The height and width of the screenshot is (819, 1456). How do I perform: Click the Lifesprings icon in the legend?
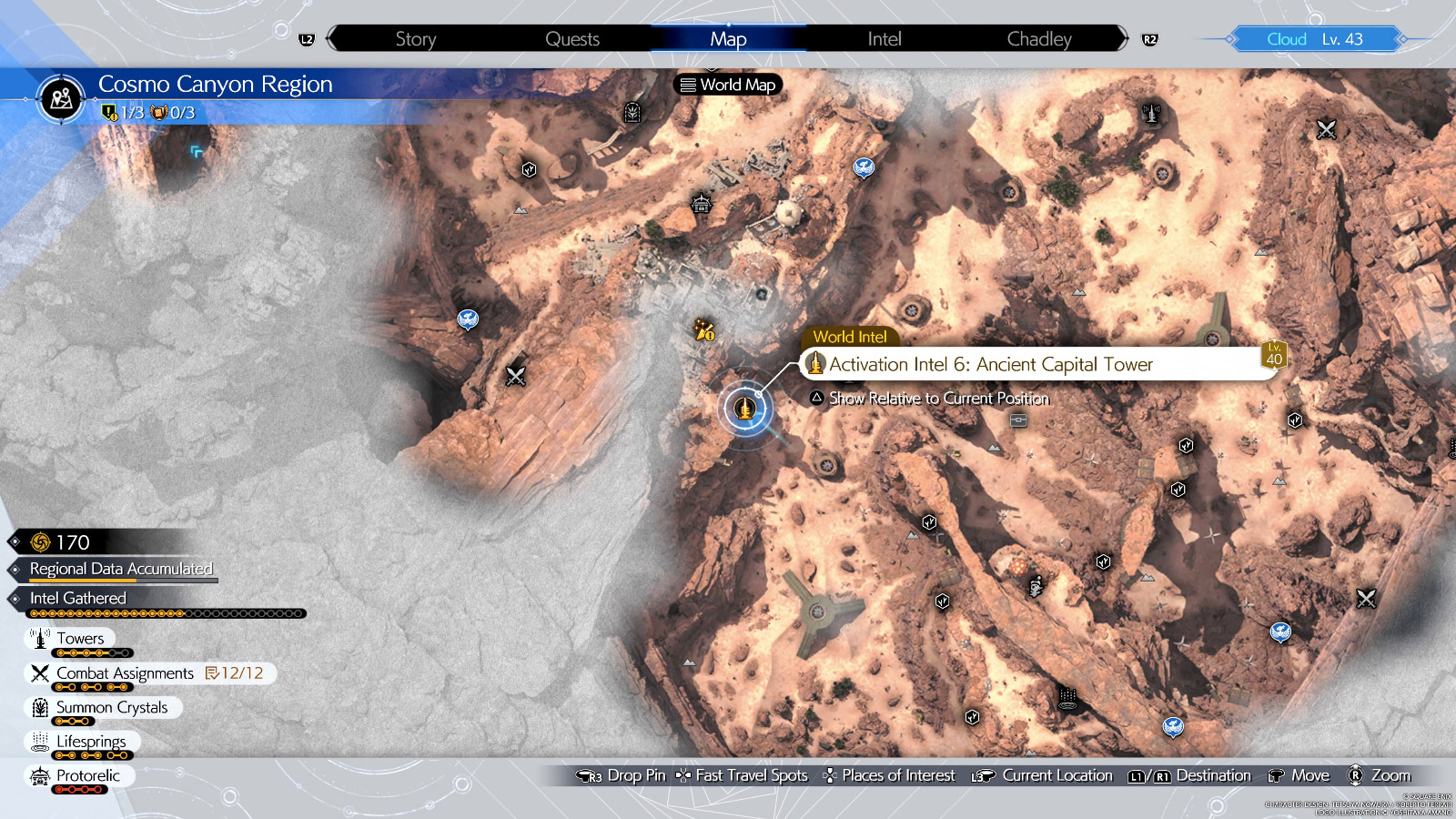40,742
